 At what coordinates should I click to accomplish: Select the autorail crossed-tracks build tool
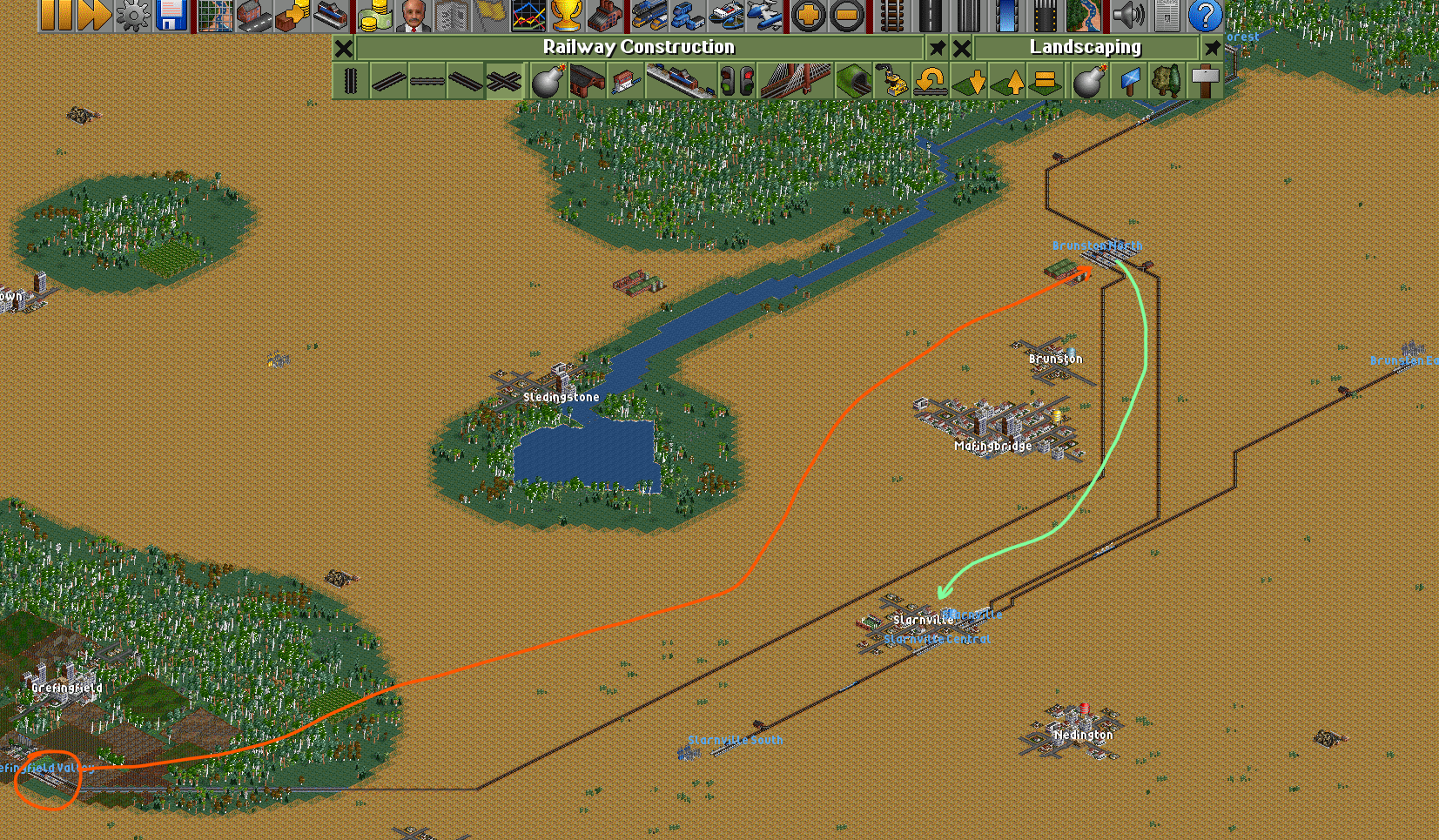tap(504, 82)
